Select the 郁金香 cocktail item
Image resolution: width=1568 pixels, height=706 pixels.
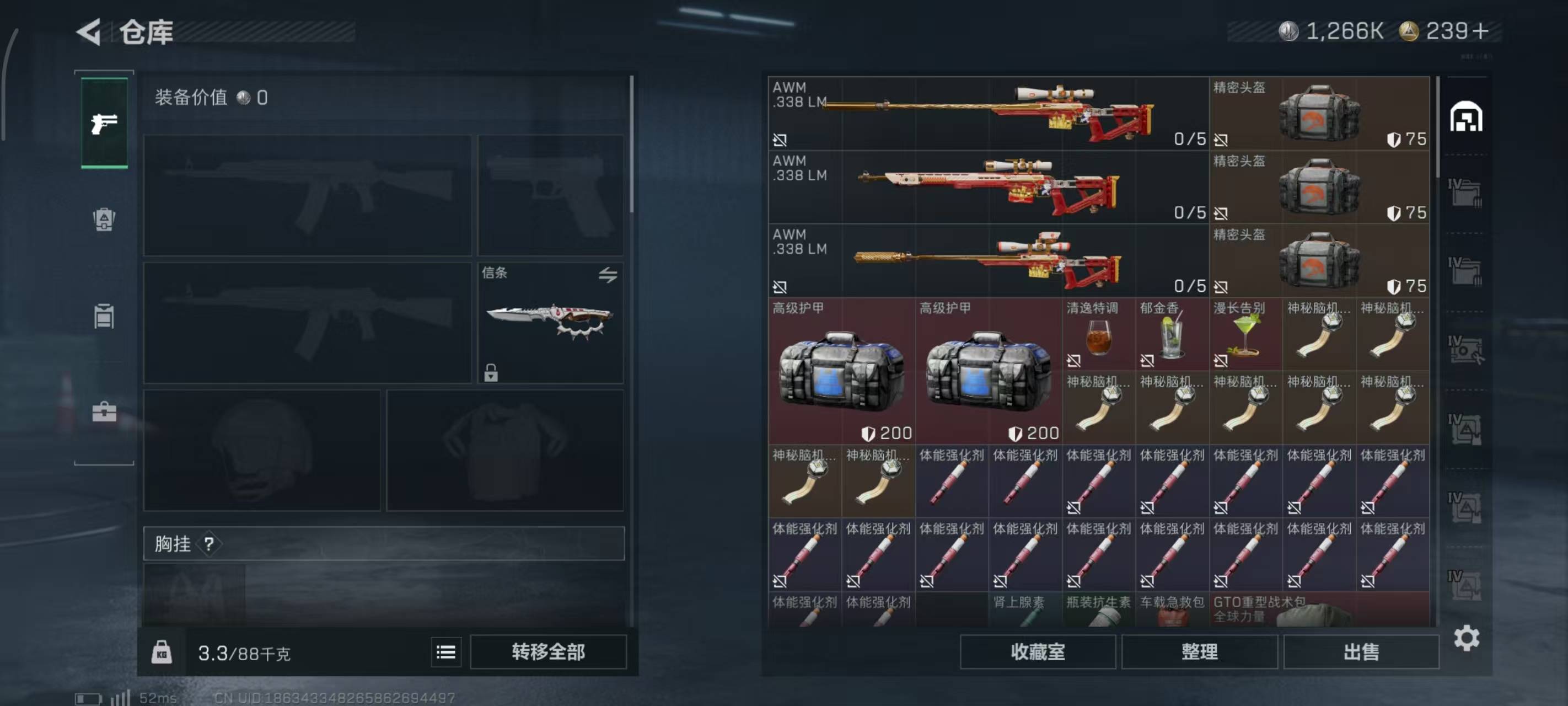[x=1172, y=335]
